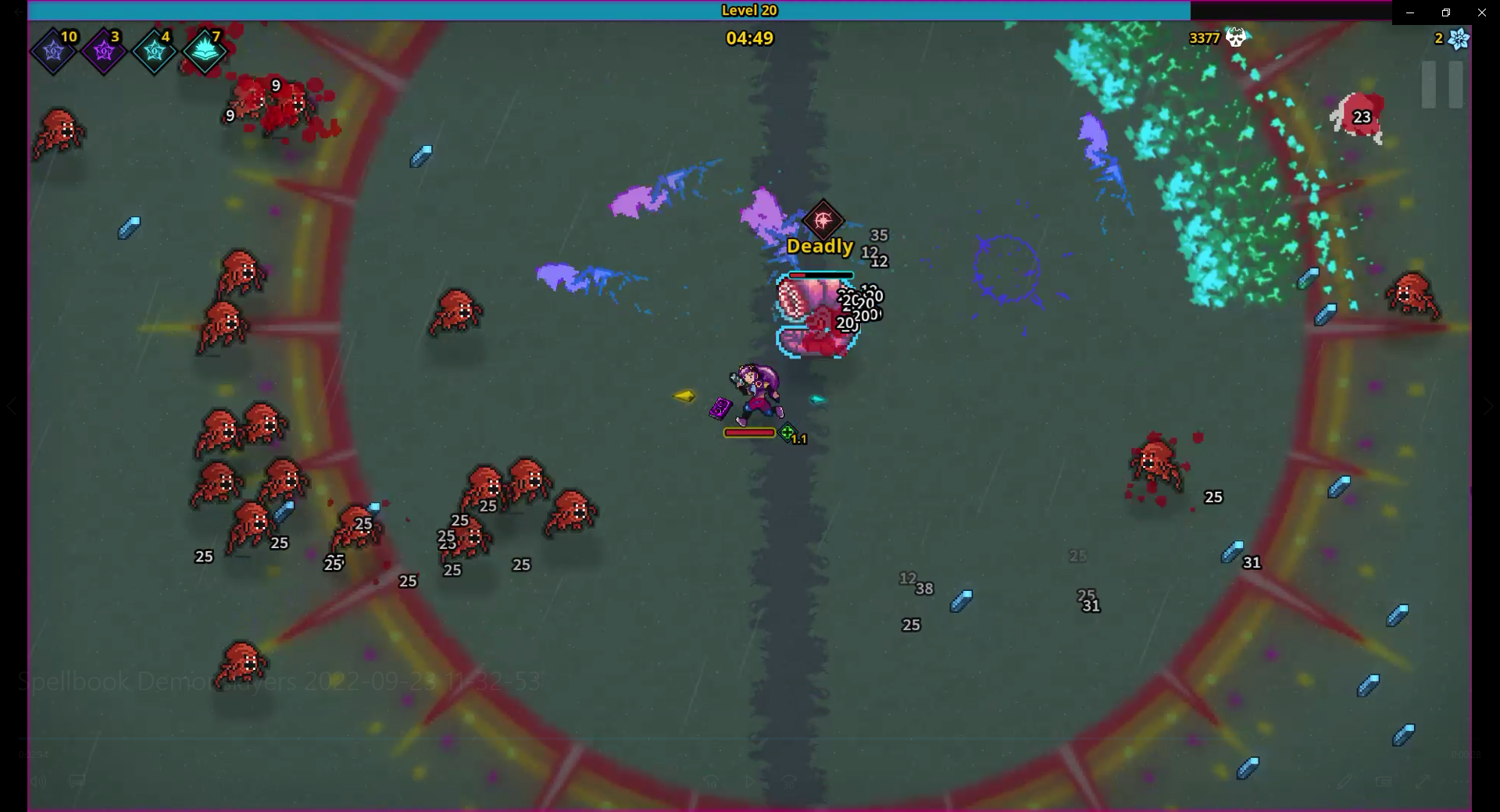Screen dimensions: 1500x812
Task: Click the blue flower pickup counter icon
Action: (x=1458, y=38)
